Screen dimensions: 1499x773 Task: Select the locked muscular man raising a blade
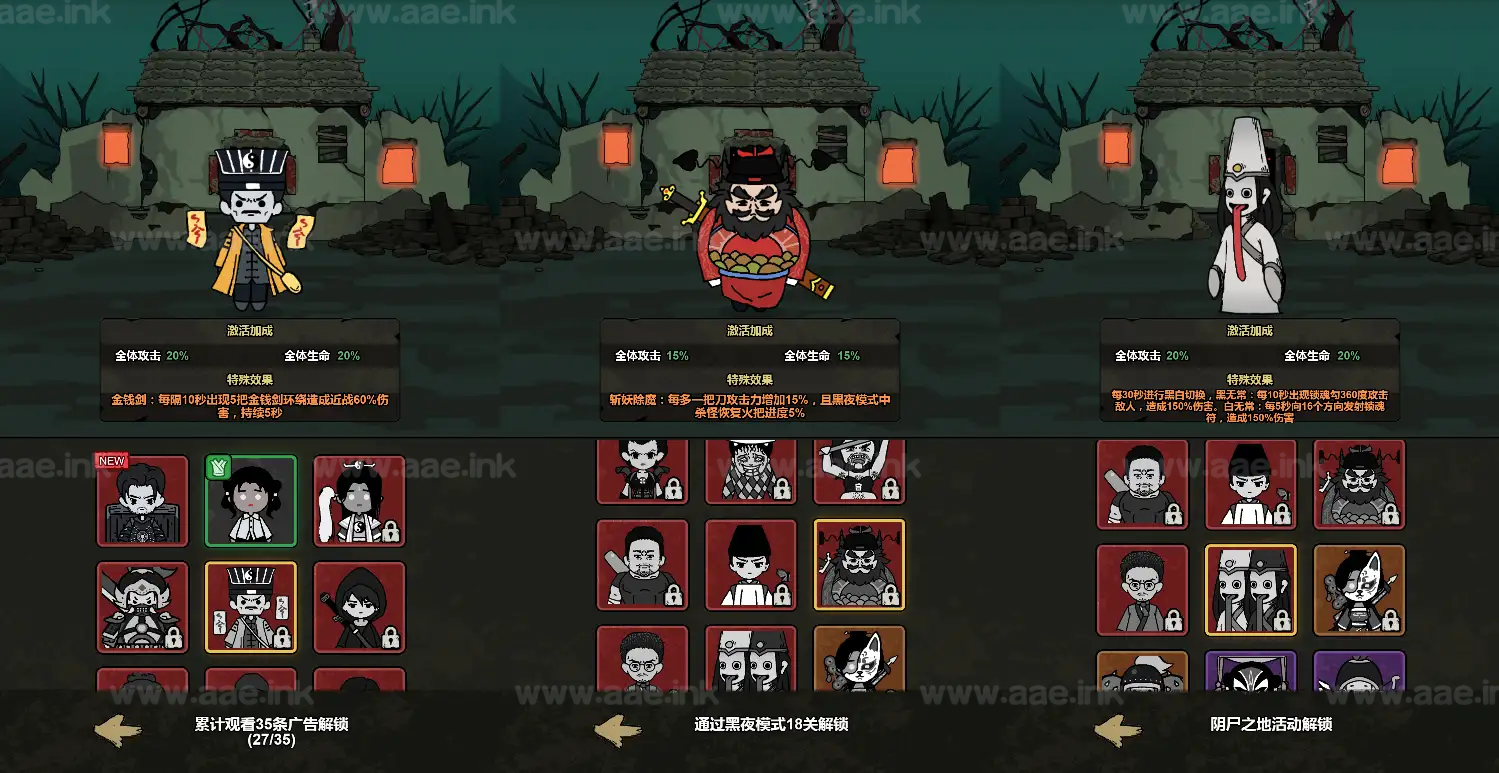pos(859,472)
